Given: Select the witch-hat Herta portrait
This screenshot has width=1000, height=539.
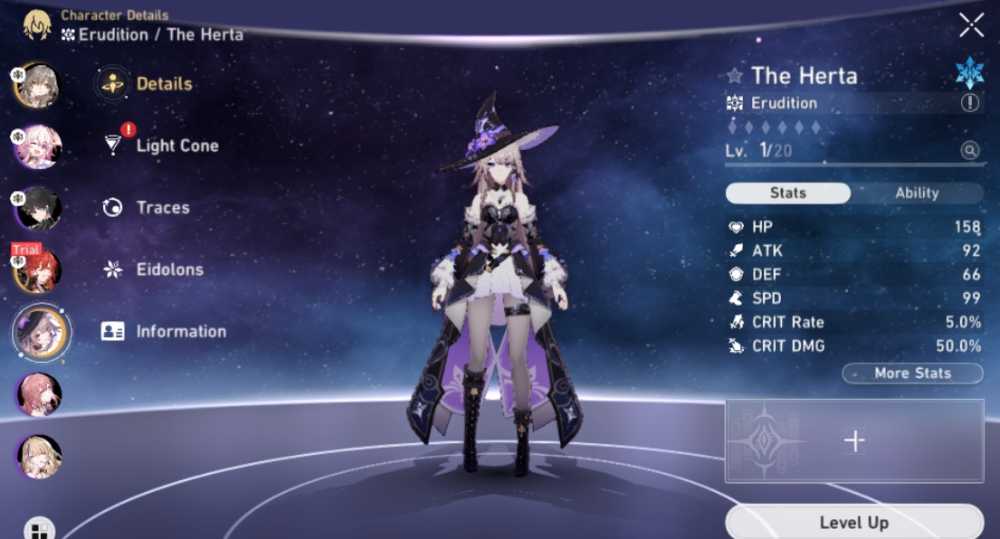Looking at the screenshot, I should tap(41, 332).
